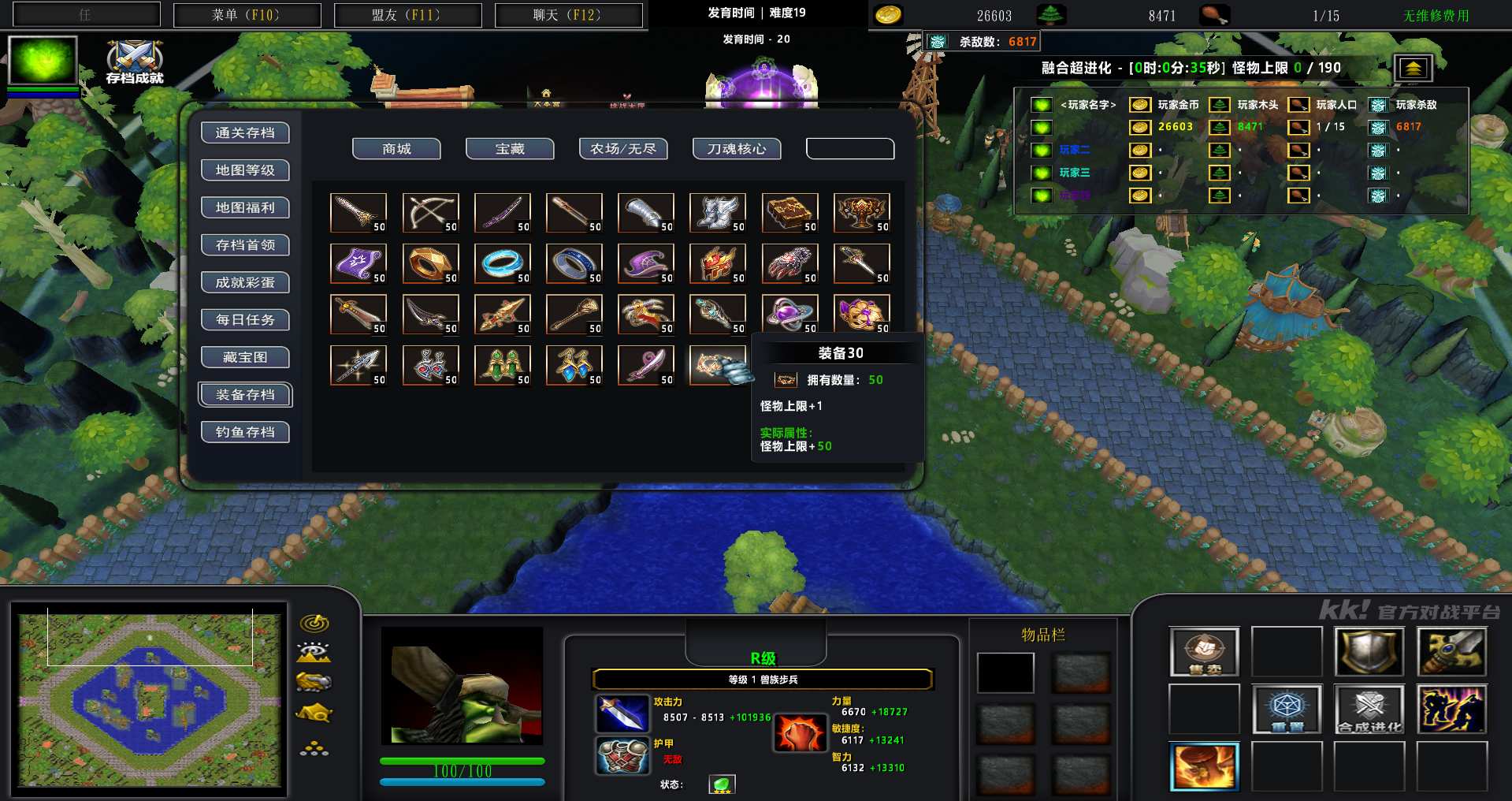Switch to the 商城 shop tab
The height and width of the screenshot is (801, 1512).
tap(396, 149)
